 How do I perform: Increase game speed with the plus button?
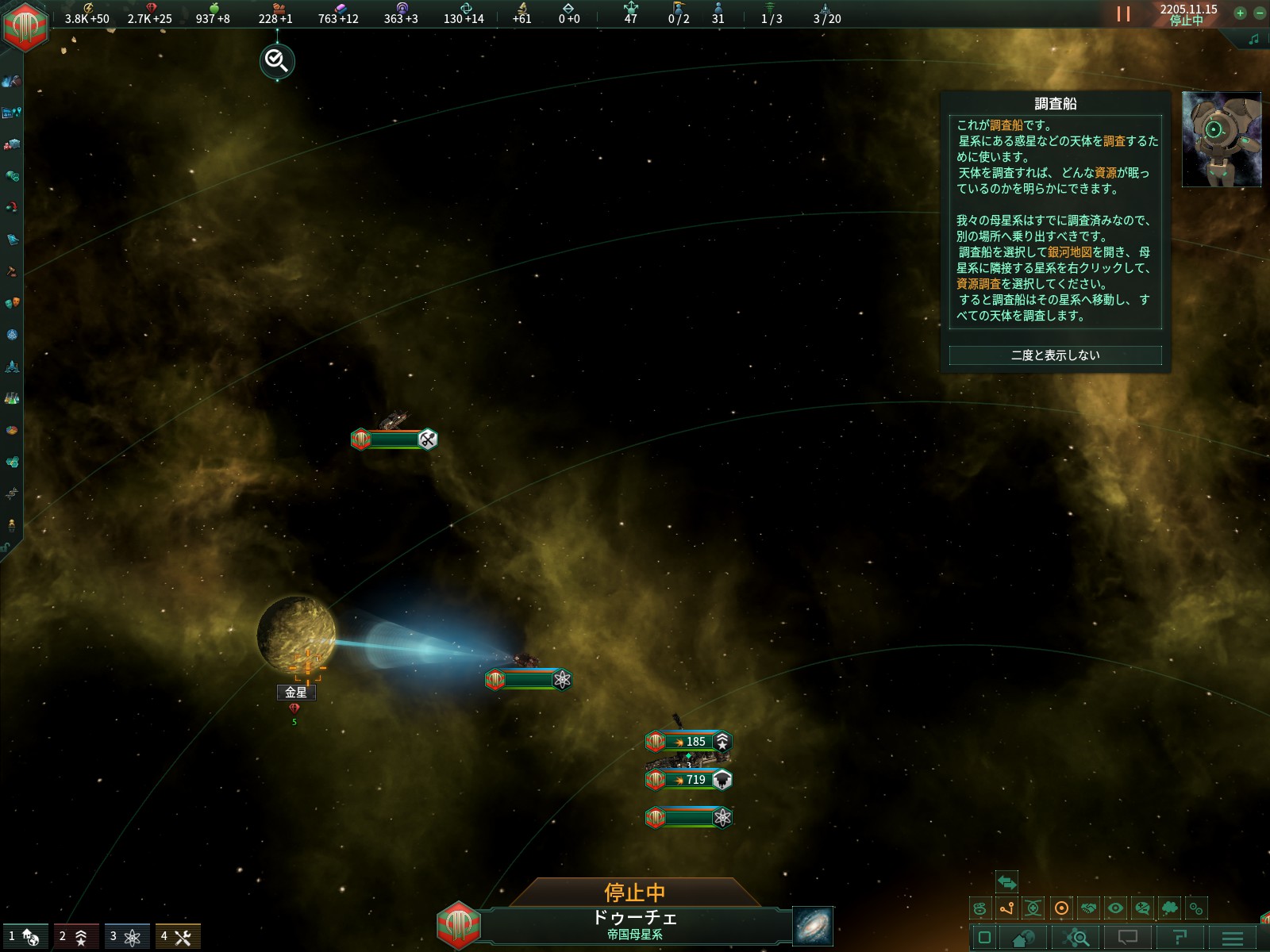[1240, 13]
